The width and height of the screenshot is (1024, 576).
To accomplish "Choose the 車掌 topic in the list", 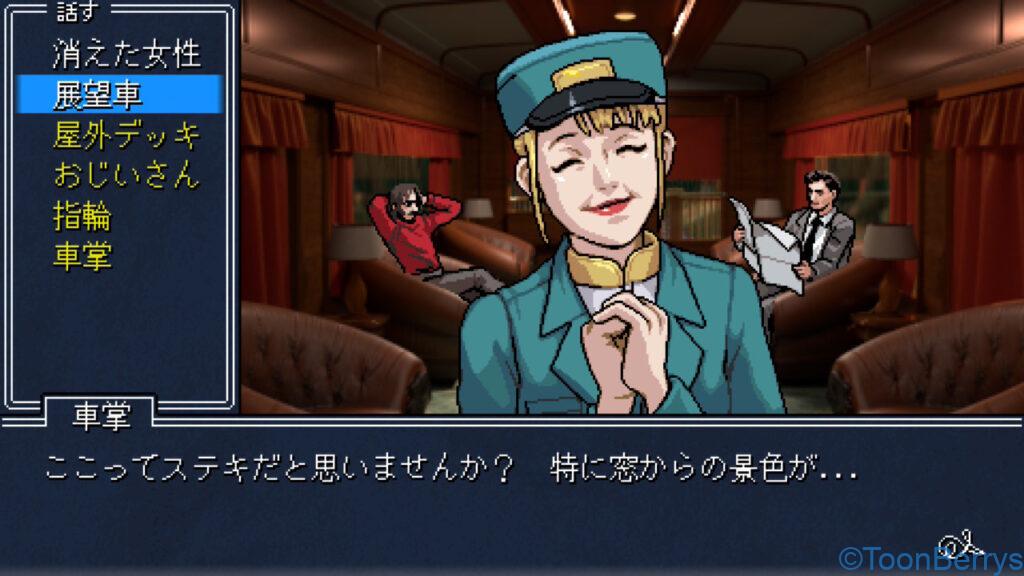I will coord(82,256).
